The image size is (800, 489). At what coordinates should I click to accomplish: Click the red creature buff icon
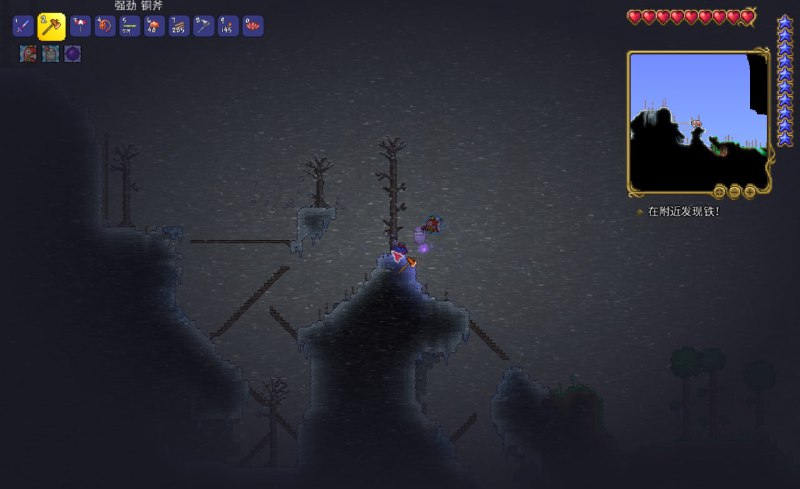click(x=28, y=54)
